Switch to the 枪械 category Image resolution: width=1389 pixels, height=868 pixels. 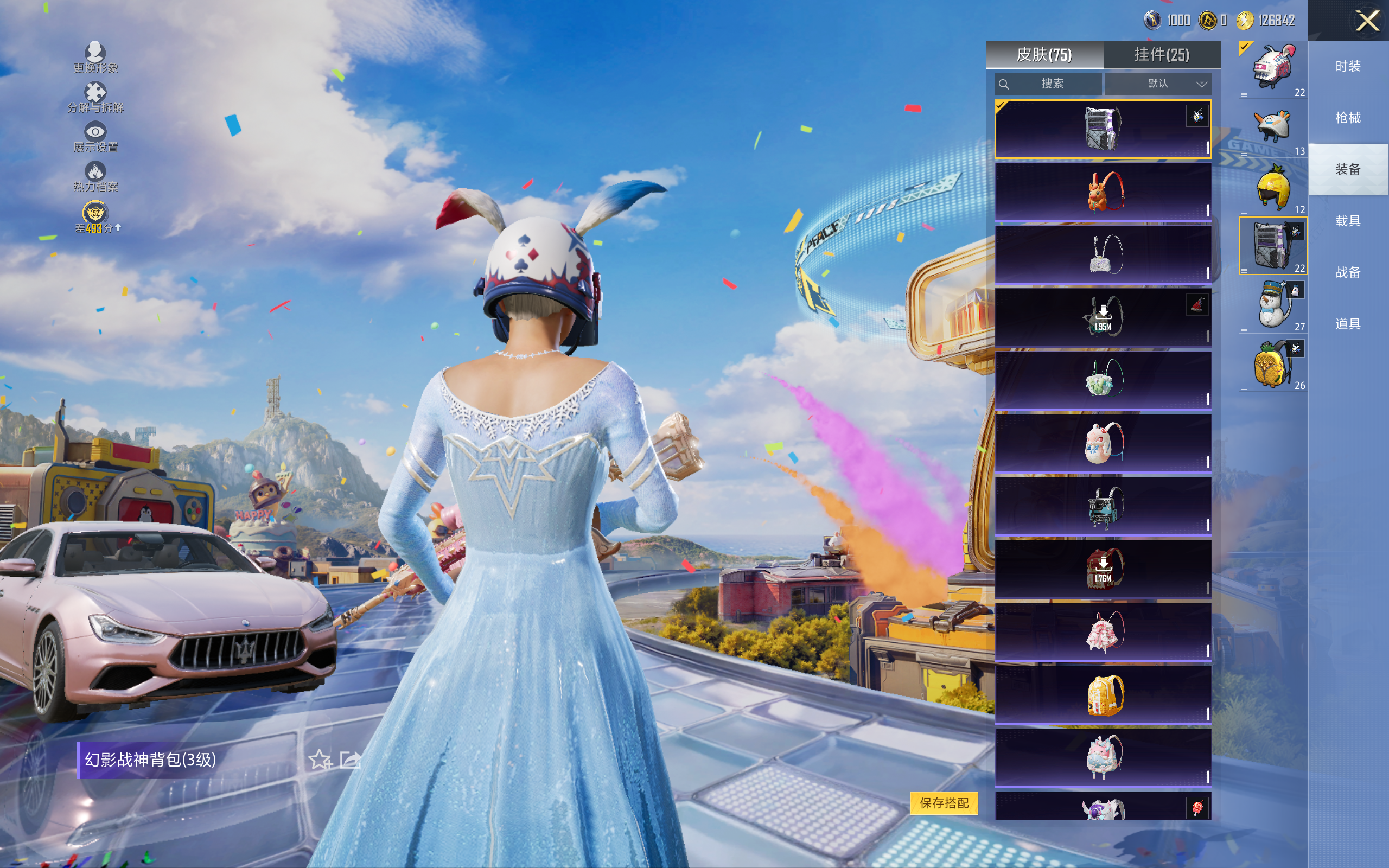[1348, 118]
